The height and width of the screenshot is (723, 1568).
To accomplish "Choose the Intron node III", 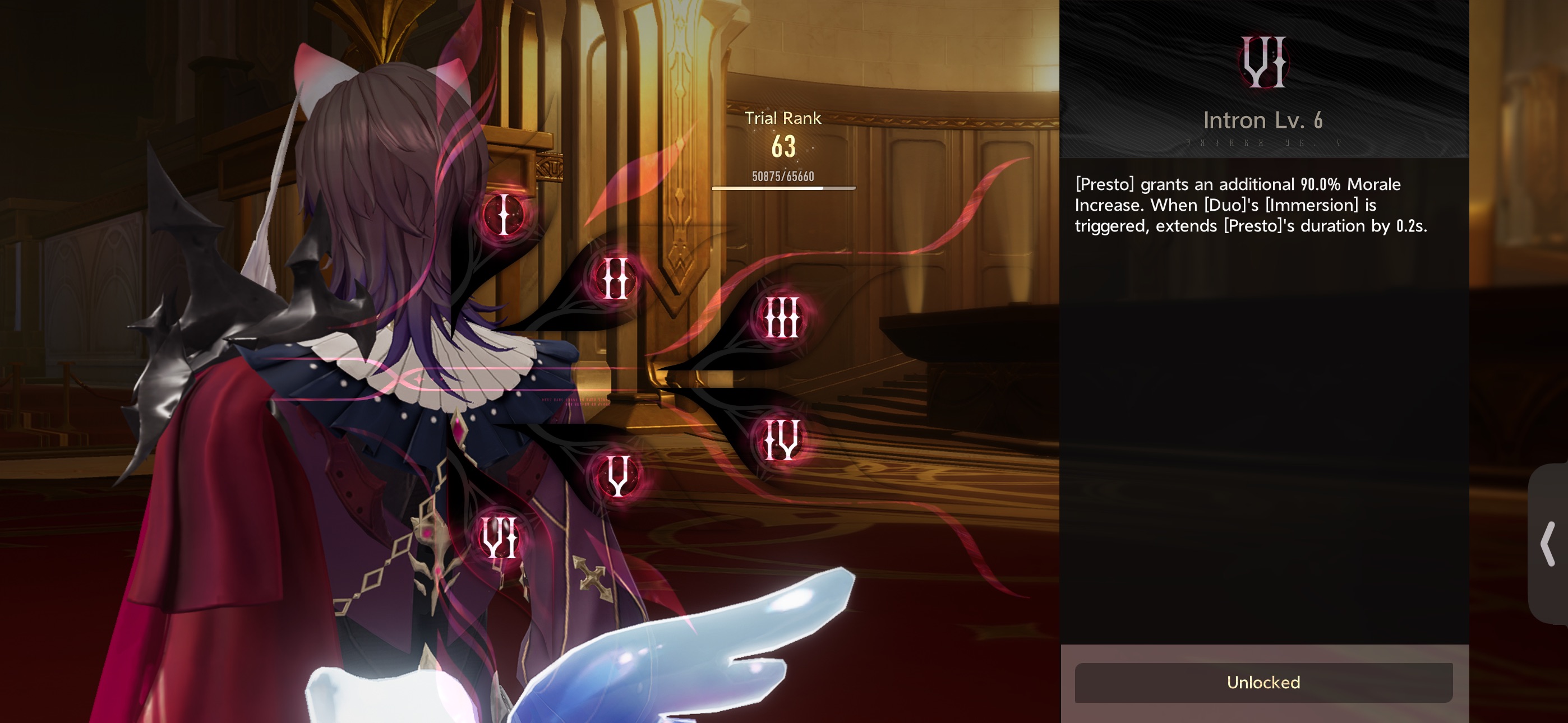I will pos(781,317).
